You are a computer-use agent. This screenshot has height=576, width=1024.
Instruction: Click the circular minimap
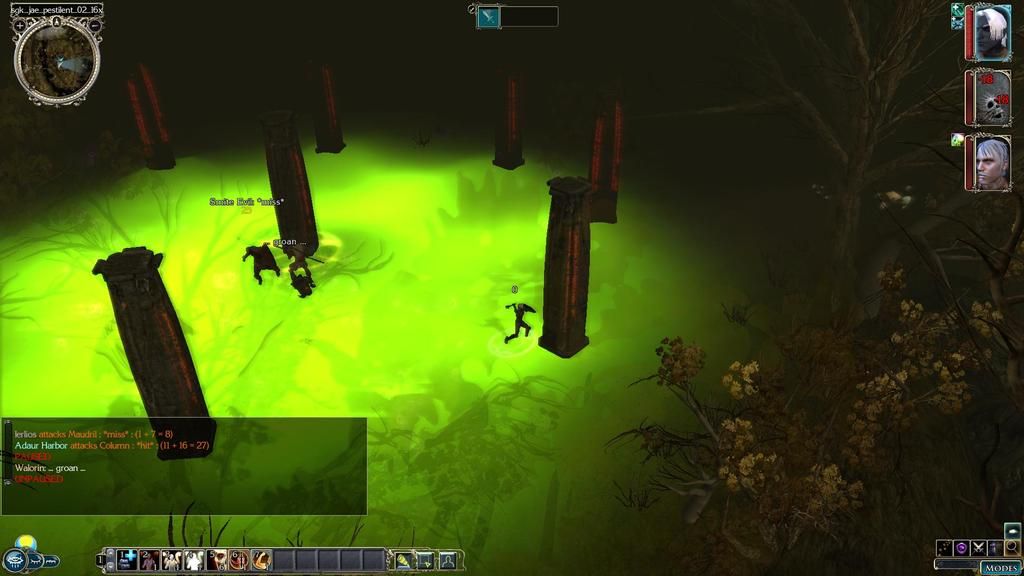[x=57, y=61]
